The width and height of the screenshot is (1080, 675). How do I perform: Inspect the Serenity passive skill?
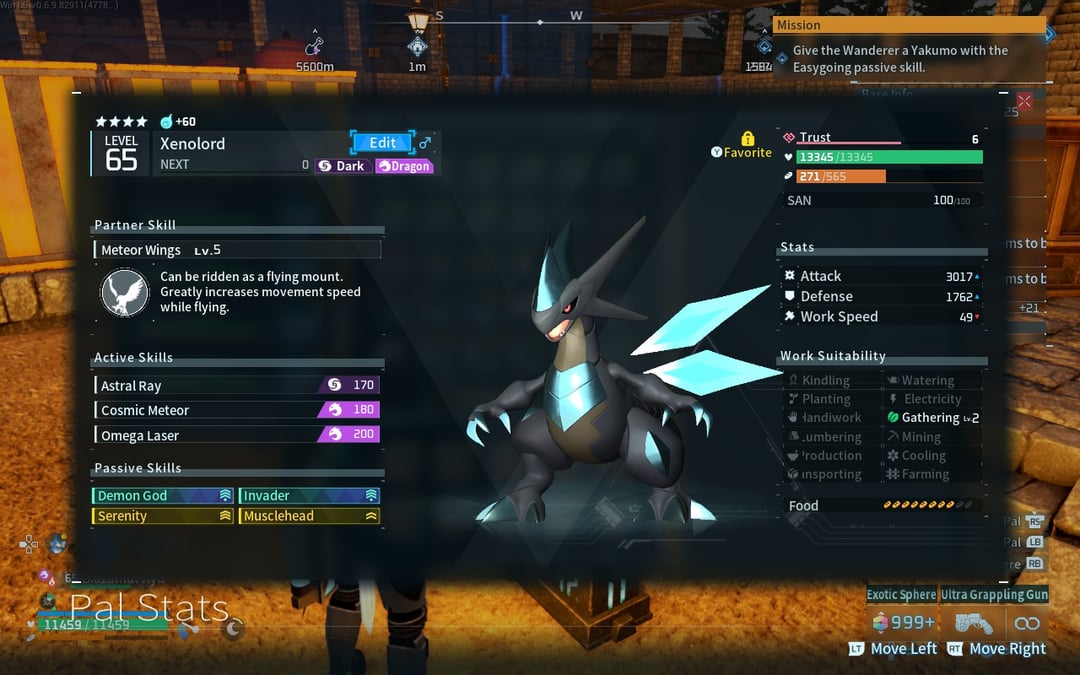[x=163, y=516]
